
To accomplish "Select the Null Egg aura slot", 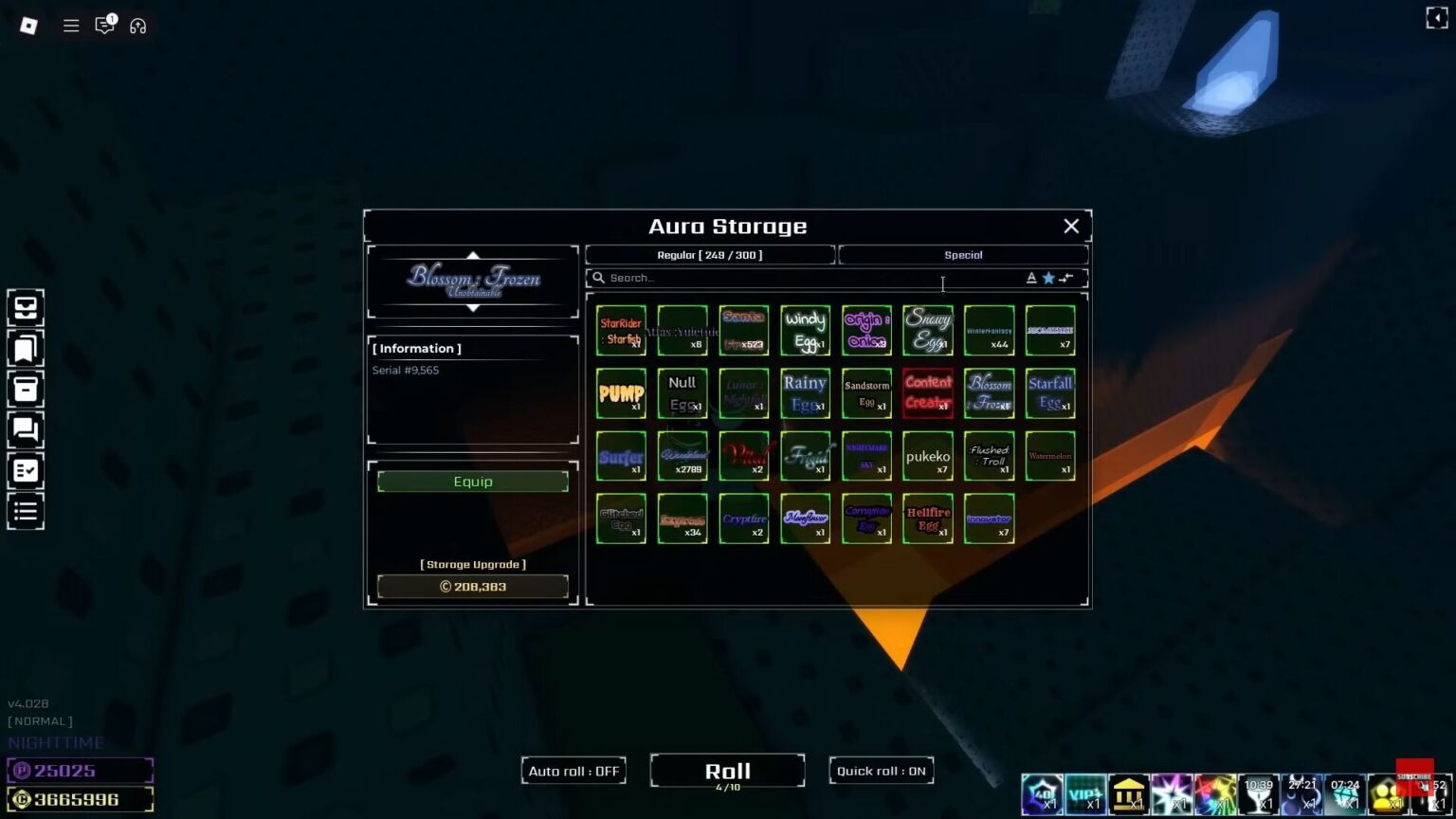I will tap(682, 393).
